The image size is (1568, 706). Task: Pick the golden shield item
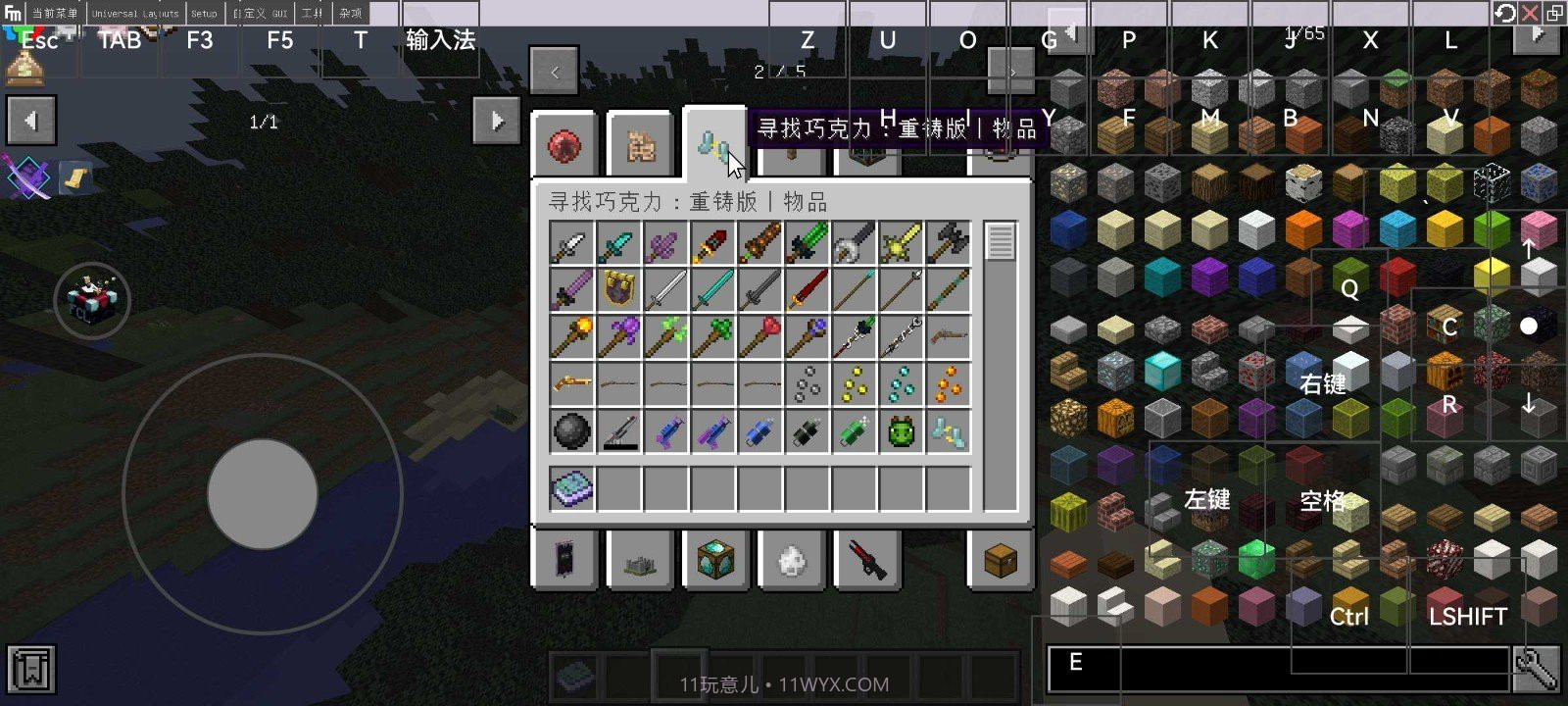click(619, 289)
